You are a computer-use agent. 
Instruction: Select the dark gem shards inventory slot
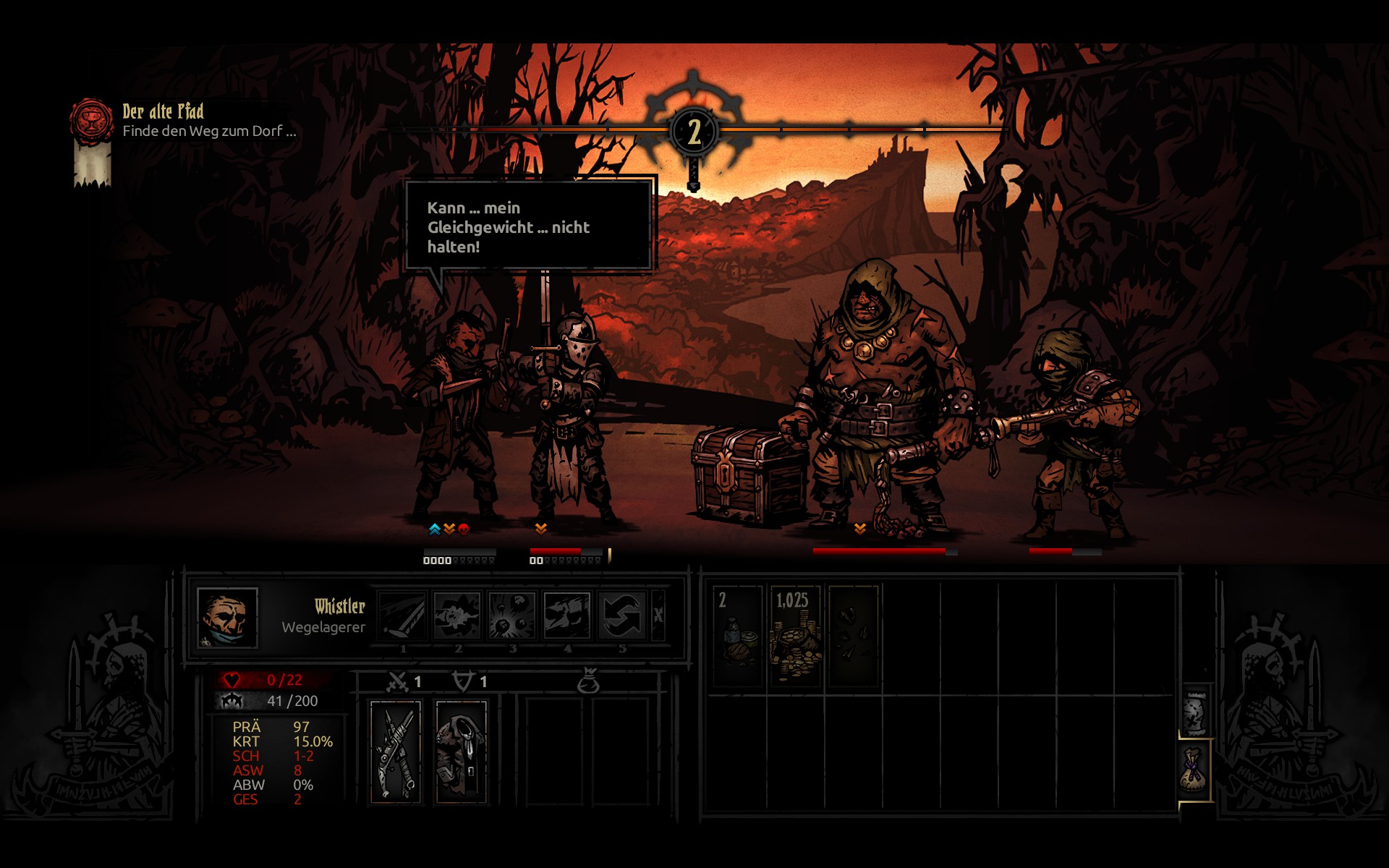point(854,637)
